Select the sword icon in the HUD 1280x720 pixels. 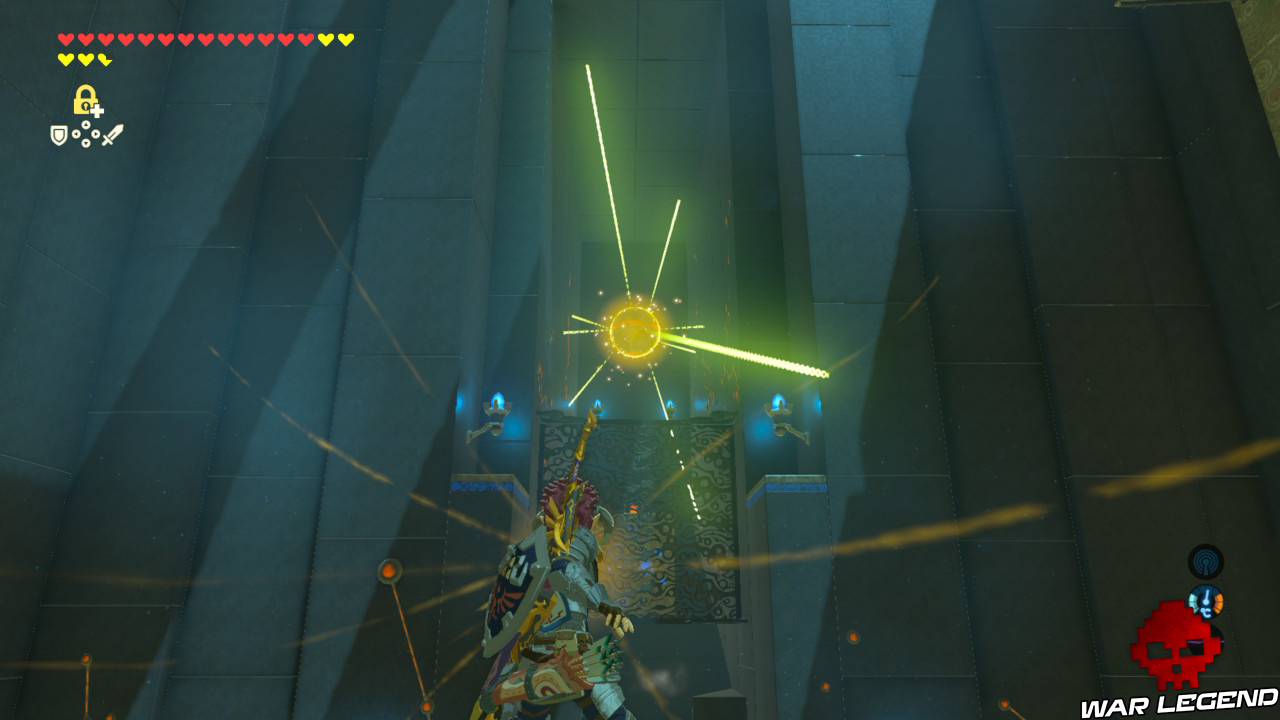(113, 136)
